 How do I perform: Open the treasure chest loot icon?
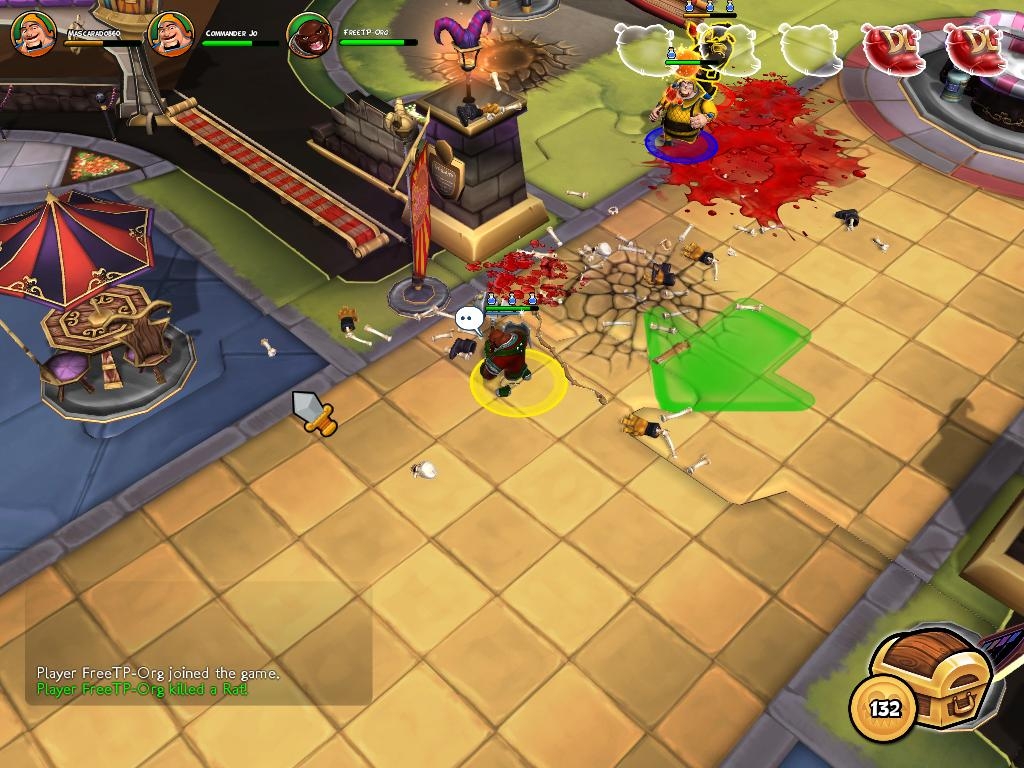pyautogui.click(x=931, y=682)
